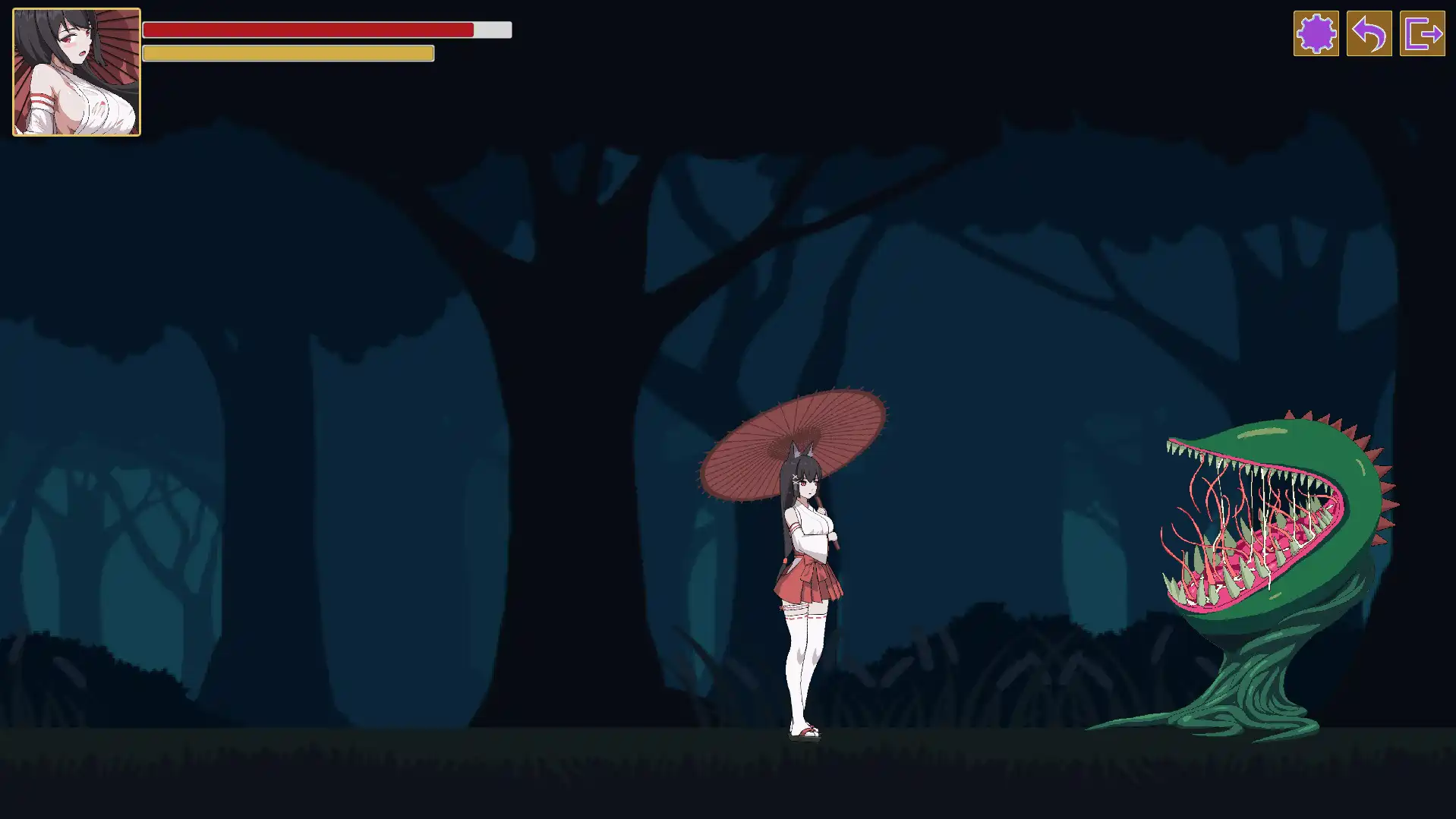Open the options panel from the cog

tap(1316, 33)
